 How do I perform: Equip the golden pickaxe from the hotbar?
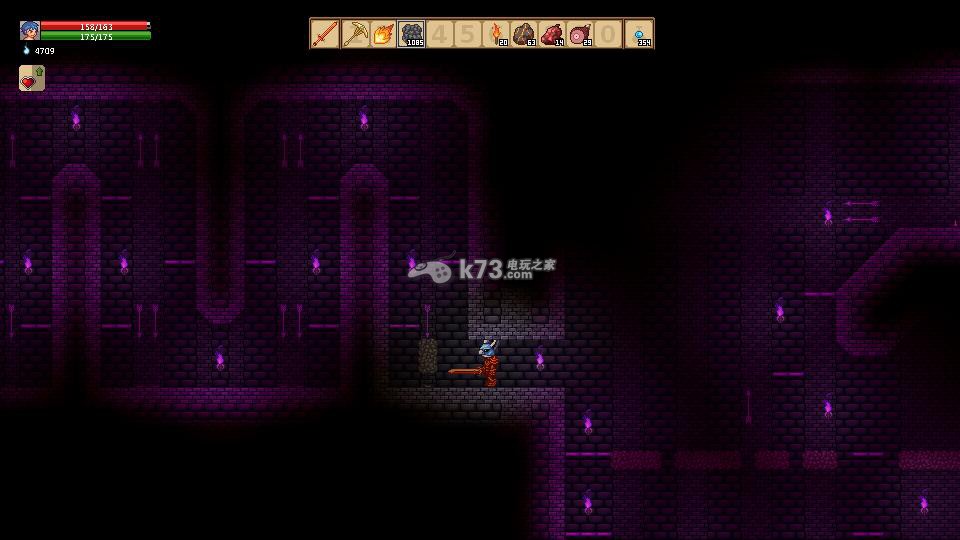coord(354,34)
